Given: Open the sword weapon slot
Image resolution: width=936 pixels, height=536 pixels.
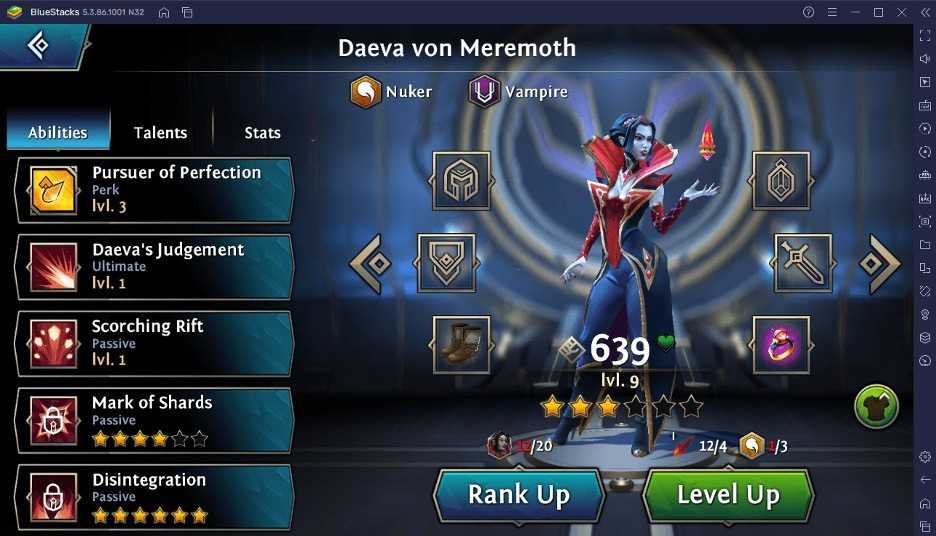Looking at the screenshot, I should (802, 263).
